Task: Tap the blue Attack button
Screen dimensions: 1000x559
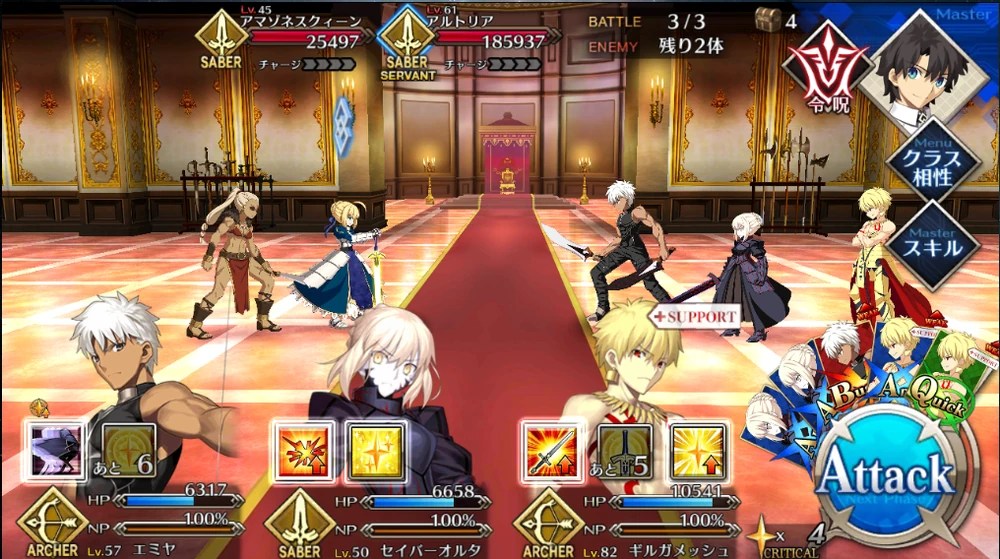Action: (x=884, y=472)
